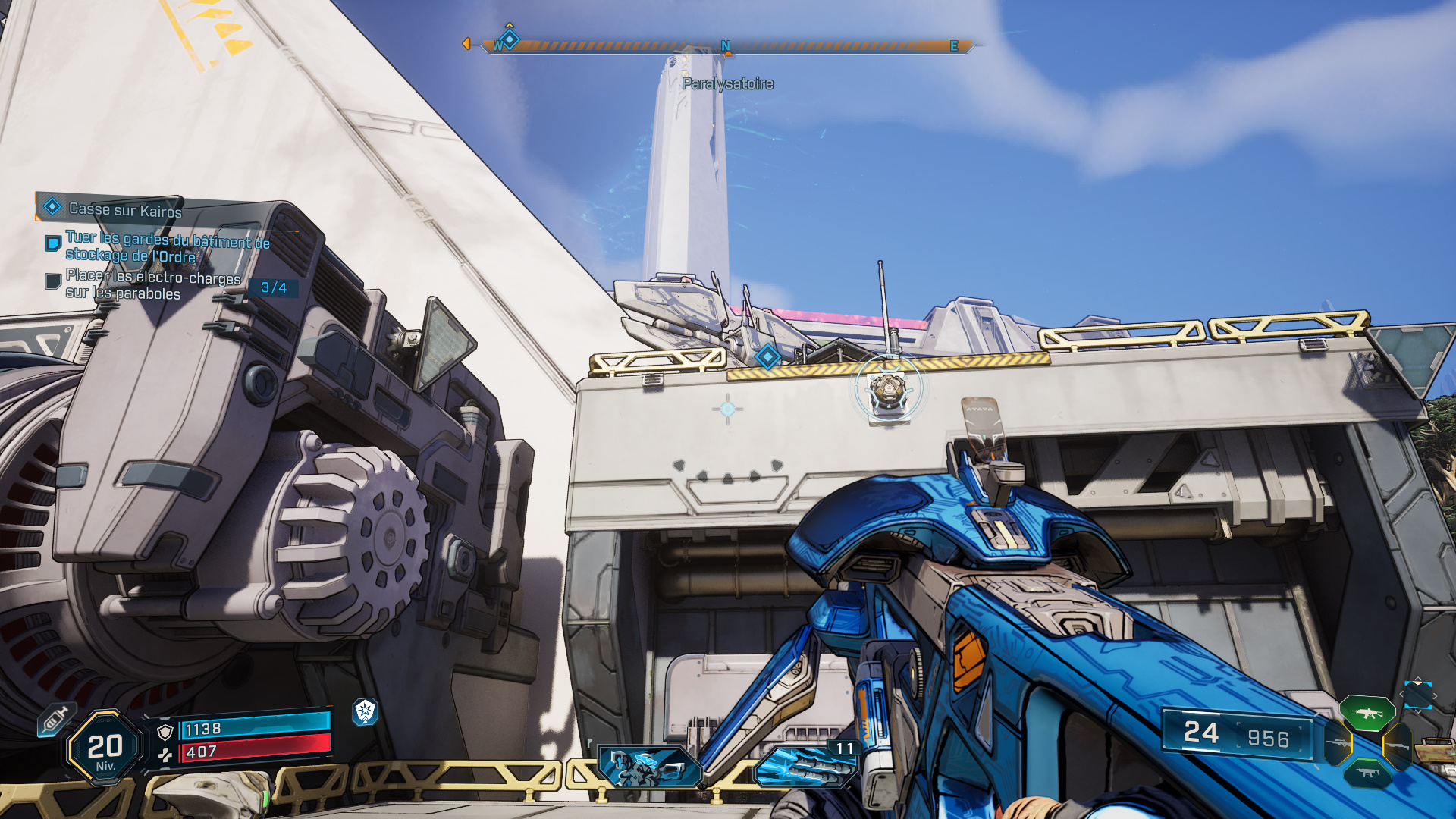The image size is (1456, 819).
Task: Click the blue diamond mission marker on the compass
Action: point(510,39)
